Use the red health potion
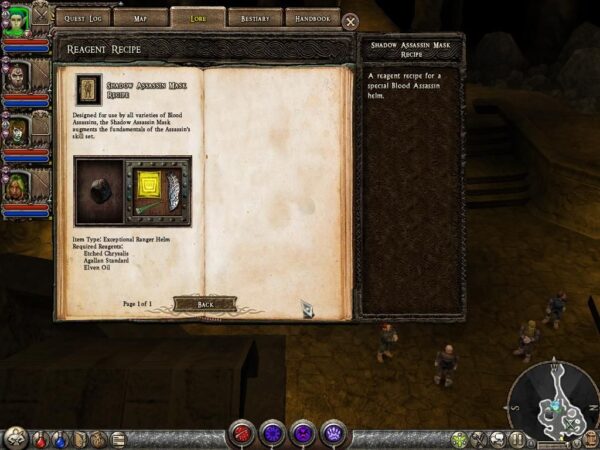 click(41, 438)
